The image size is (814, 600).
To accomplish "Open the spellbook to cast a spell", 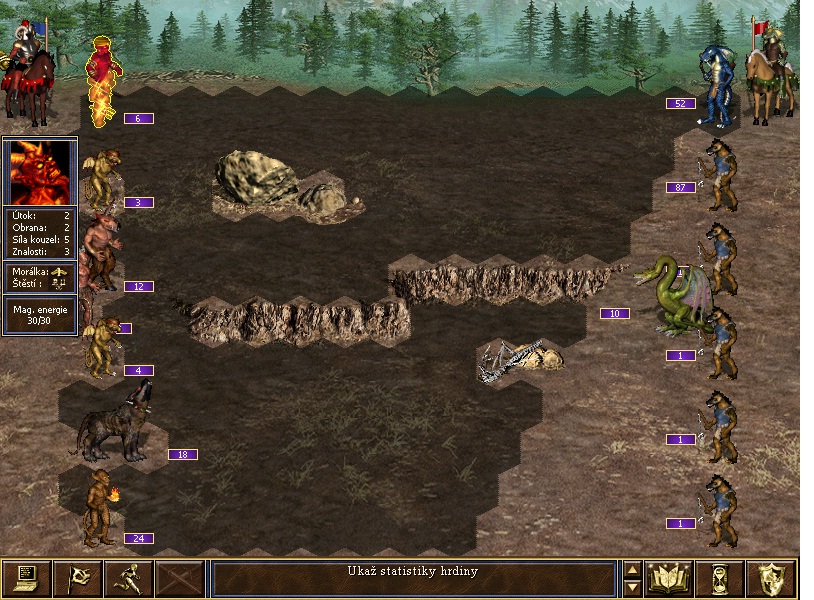I will tap(670, 578).
